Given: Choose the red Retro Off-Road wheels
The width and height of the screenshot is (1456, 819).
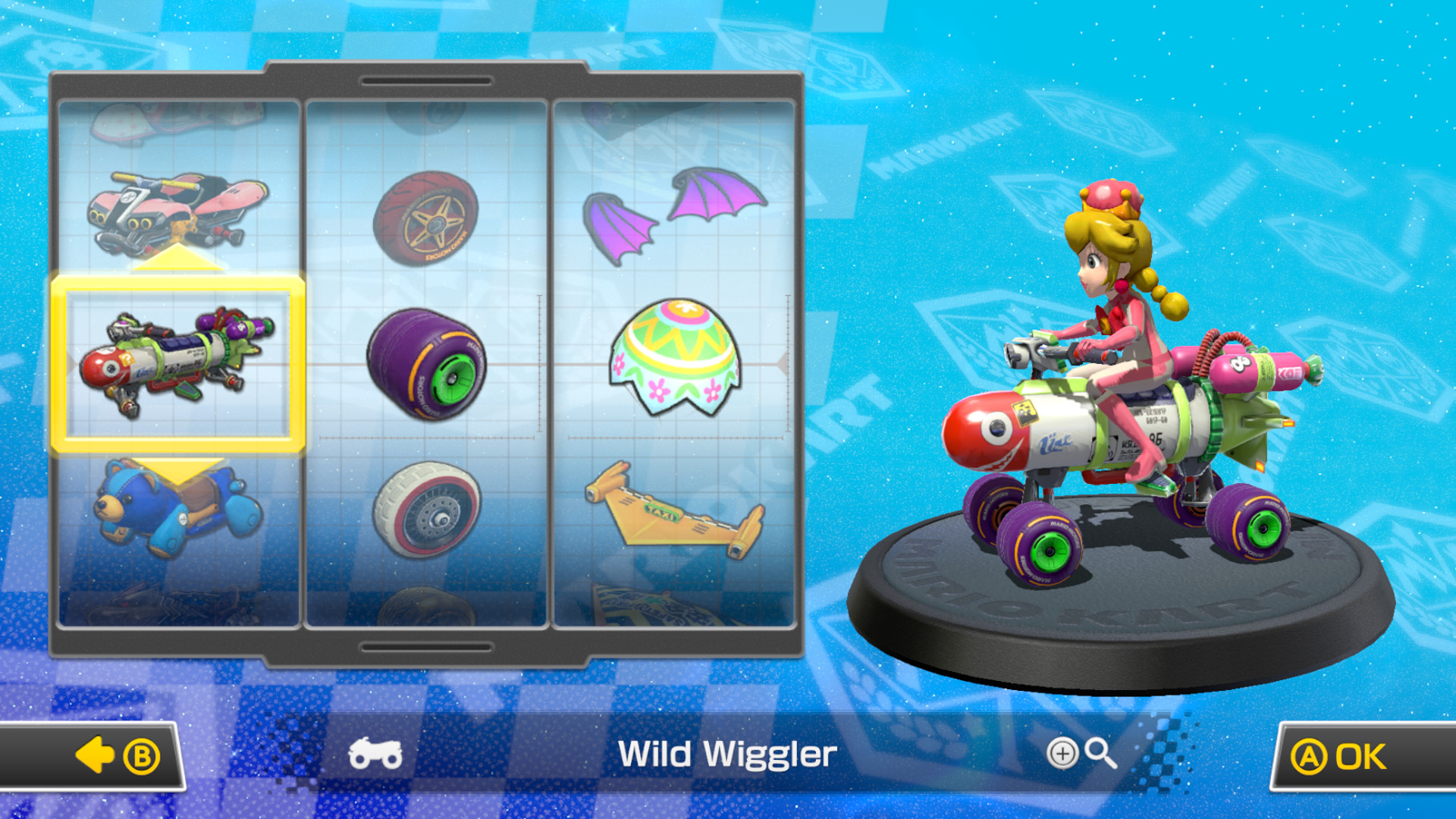Looking at the screenshot, I should coord(428,220).
